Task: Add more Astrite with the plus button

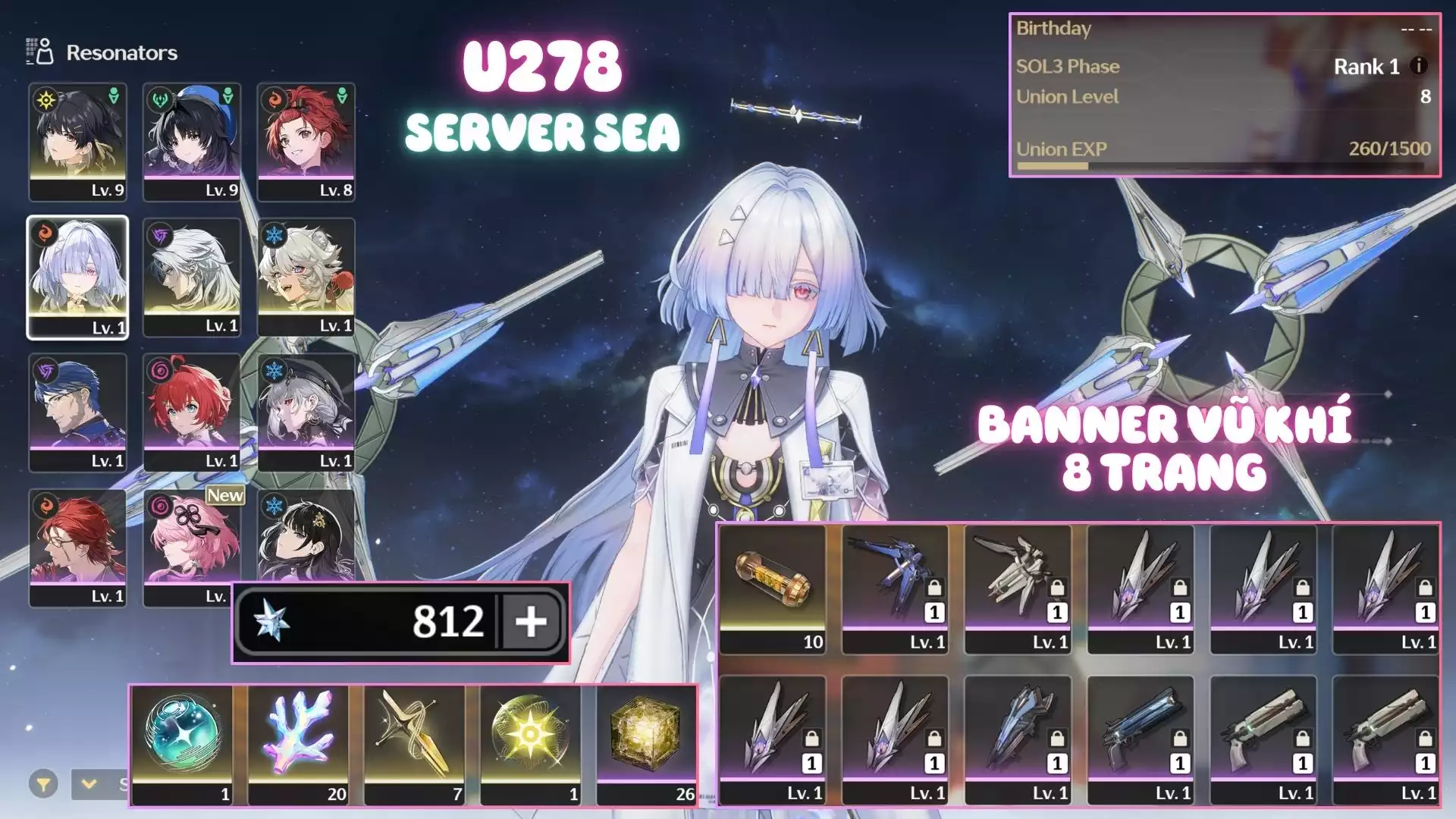Action: 531,622
